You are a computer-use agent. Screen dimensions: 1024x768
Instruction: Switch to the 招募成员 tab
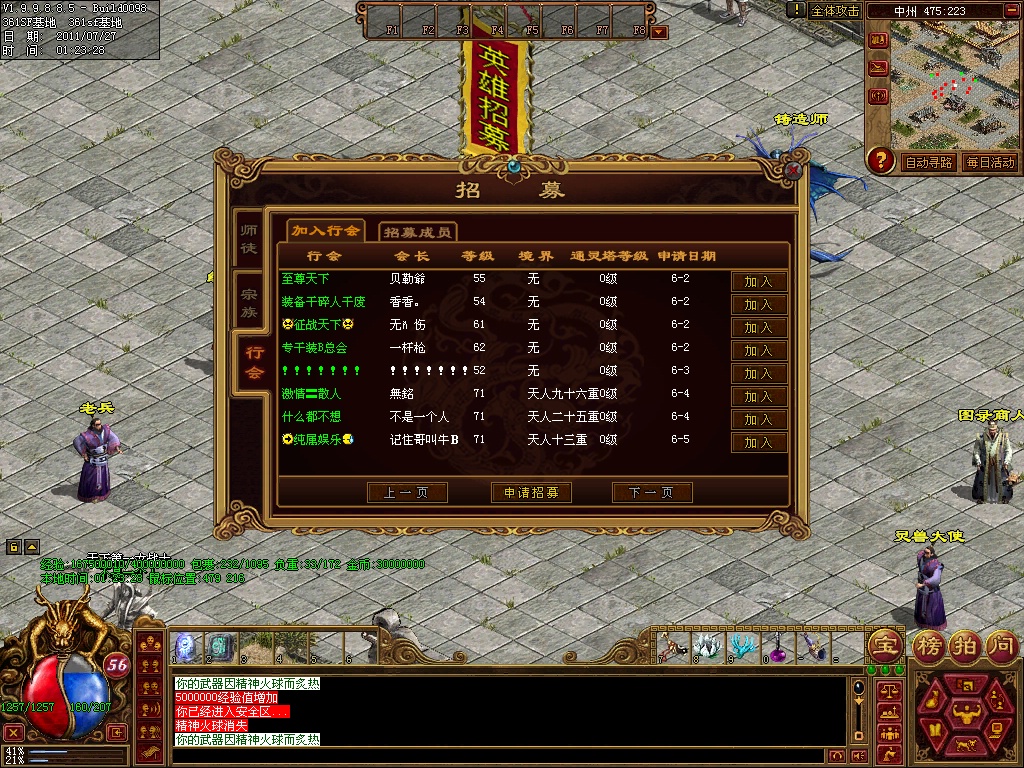418,232
